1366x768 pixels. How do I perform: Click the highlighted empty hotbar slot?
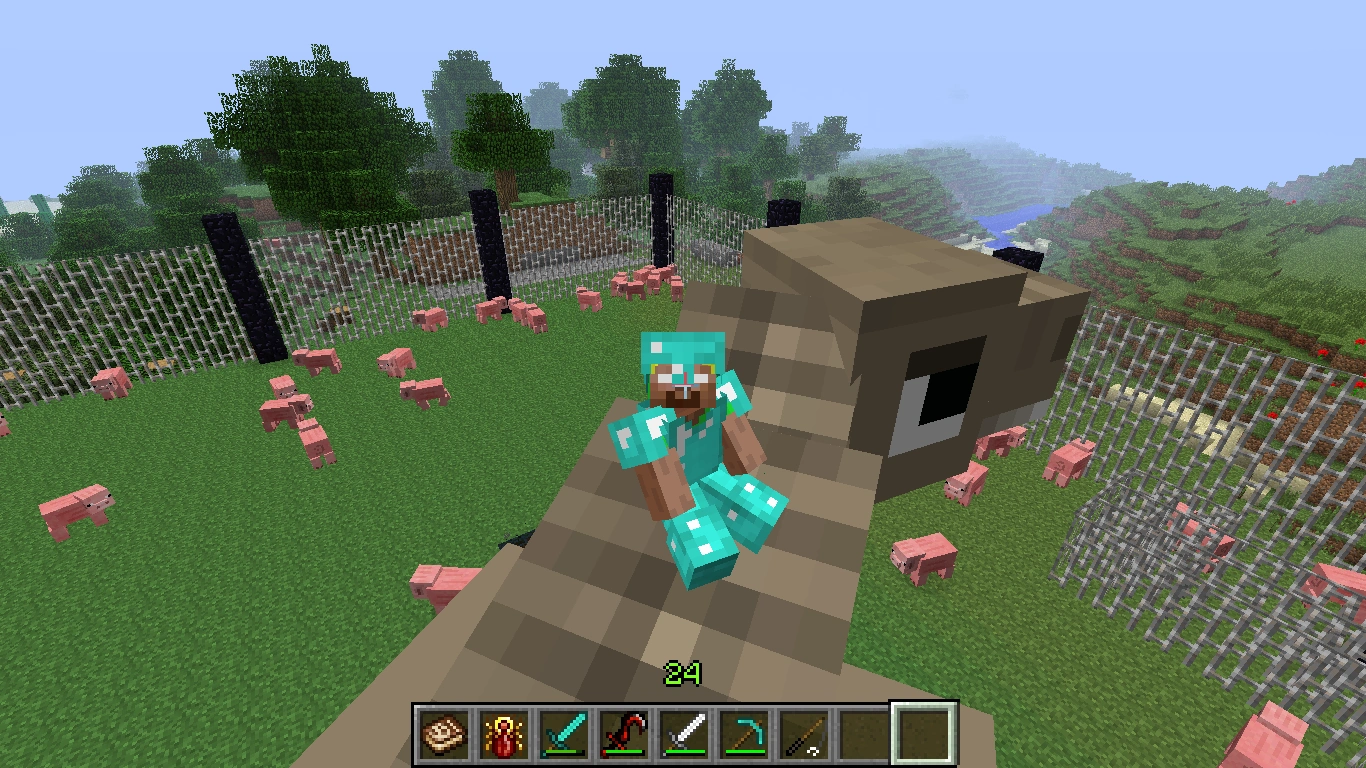click(923, 733)
